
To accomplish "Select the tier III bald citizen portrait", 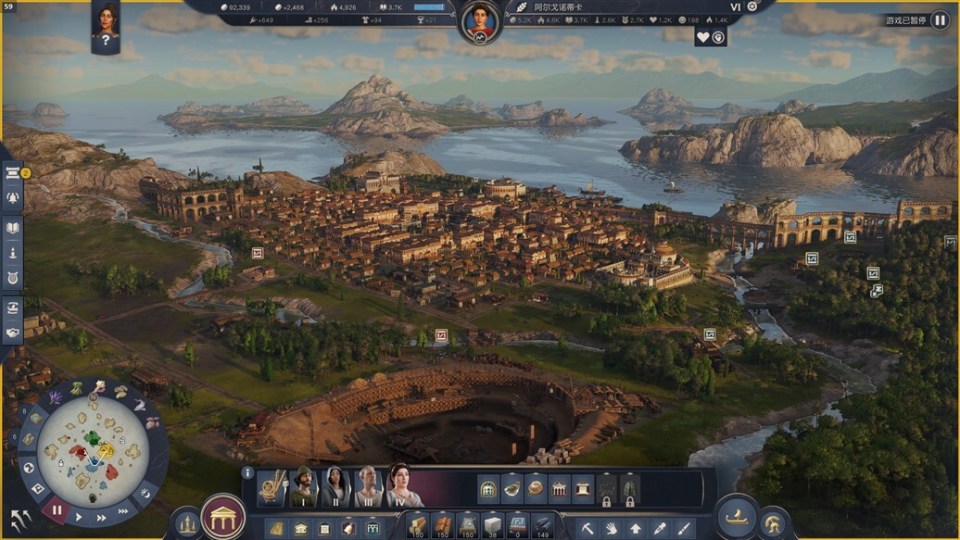I will coord(368,487).
